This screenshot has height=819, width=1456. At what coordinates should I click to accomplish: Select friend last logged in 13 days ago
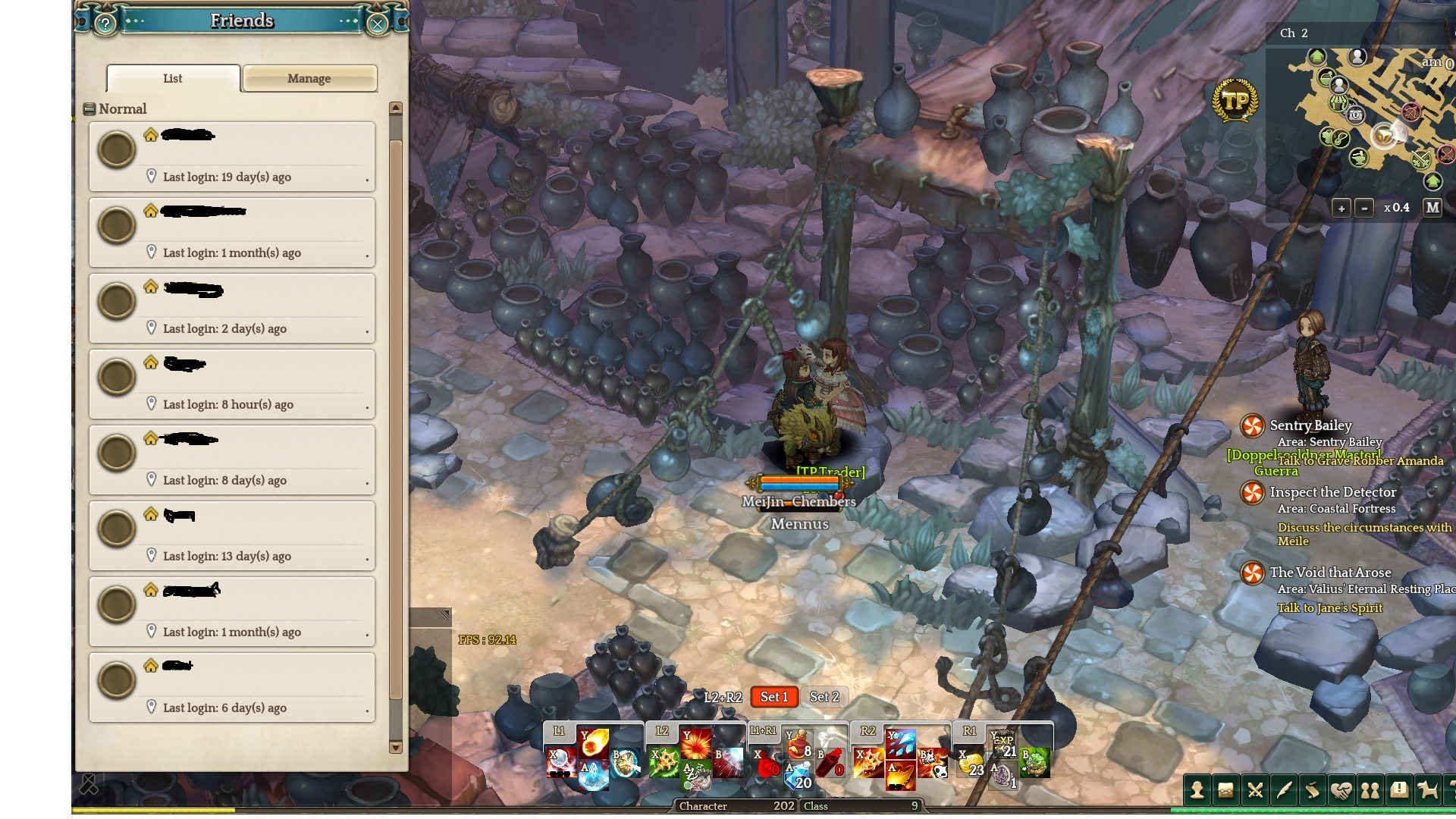click(232, 535)
